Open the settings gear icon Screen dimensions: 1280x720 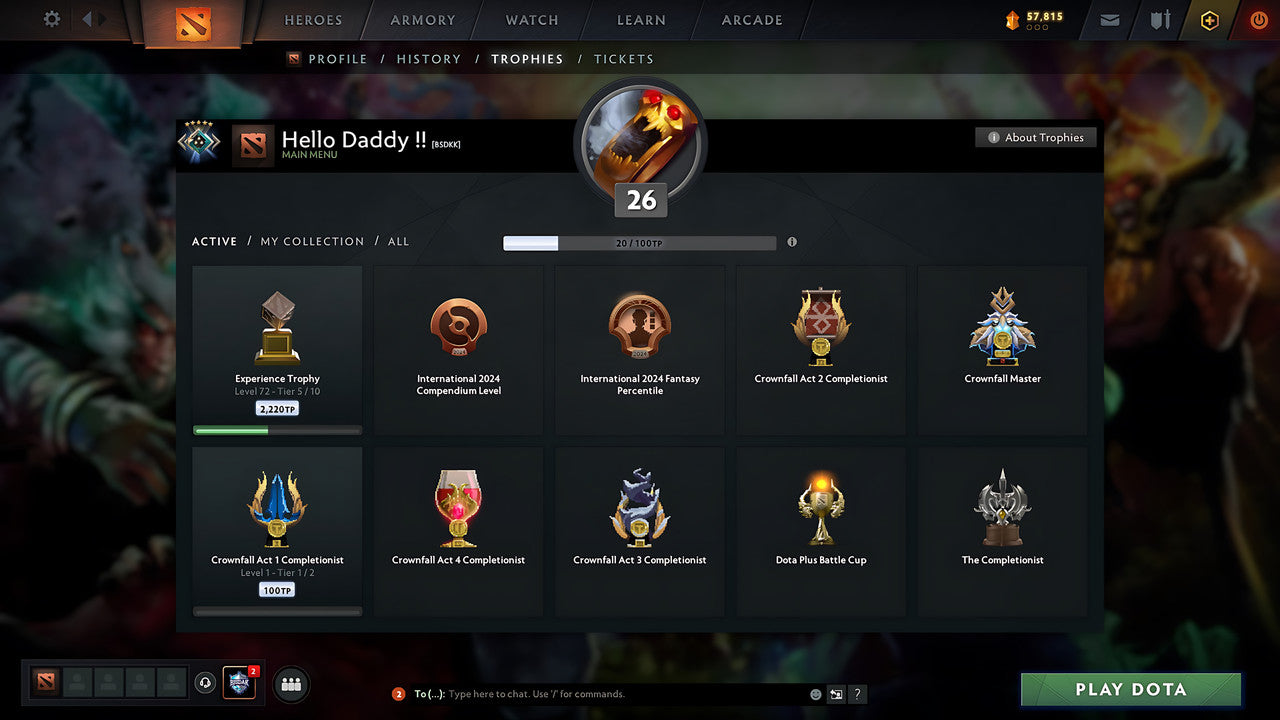click(50, 19)
